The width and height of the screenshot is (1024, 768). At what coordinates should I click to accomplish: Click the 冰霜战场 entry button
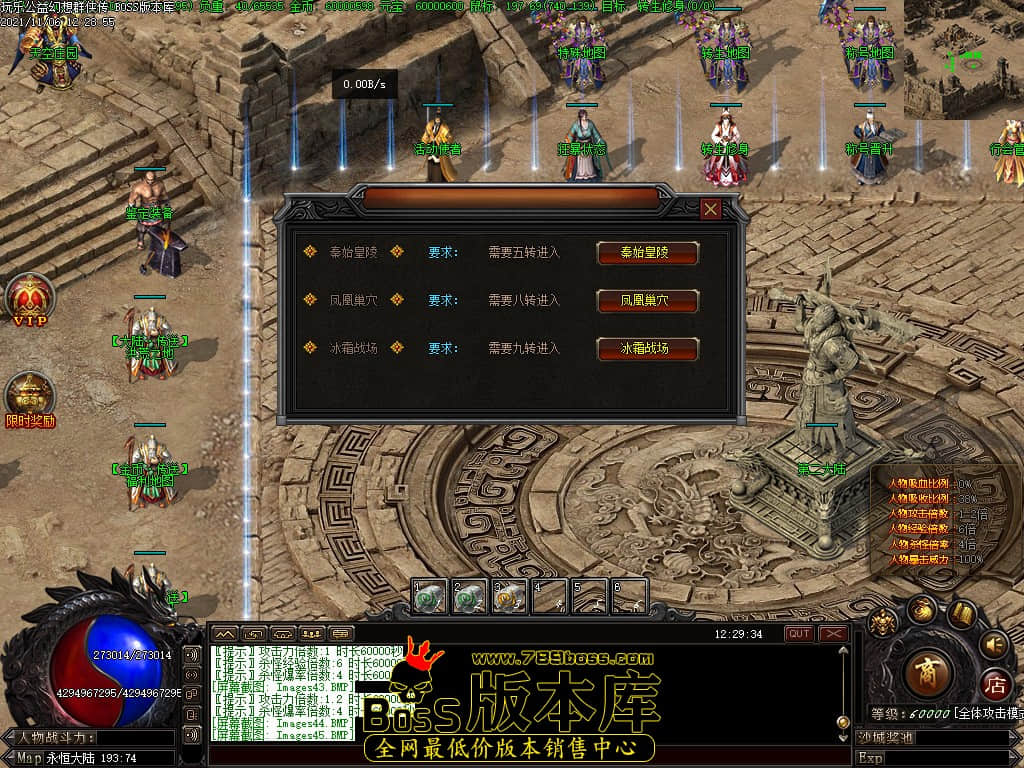[x=647, y=349]
